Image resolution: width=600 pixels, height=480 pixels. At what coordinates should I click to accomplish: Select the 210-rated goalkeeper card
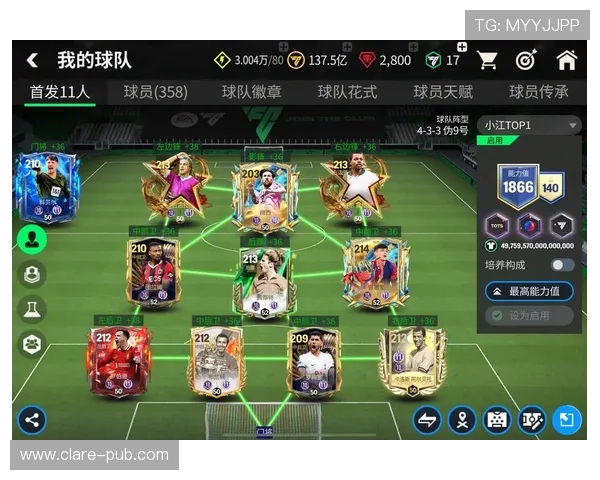coord(47,187)
